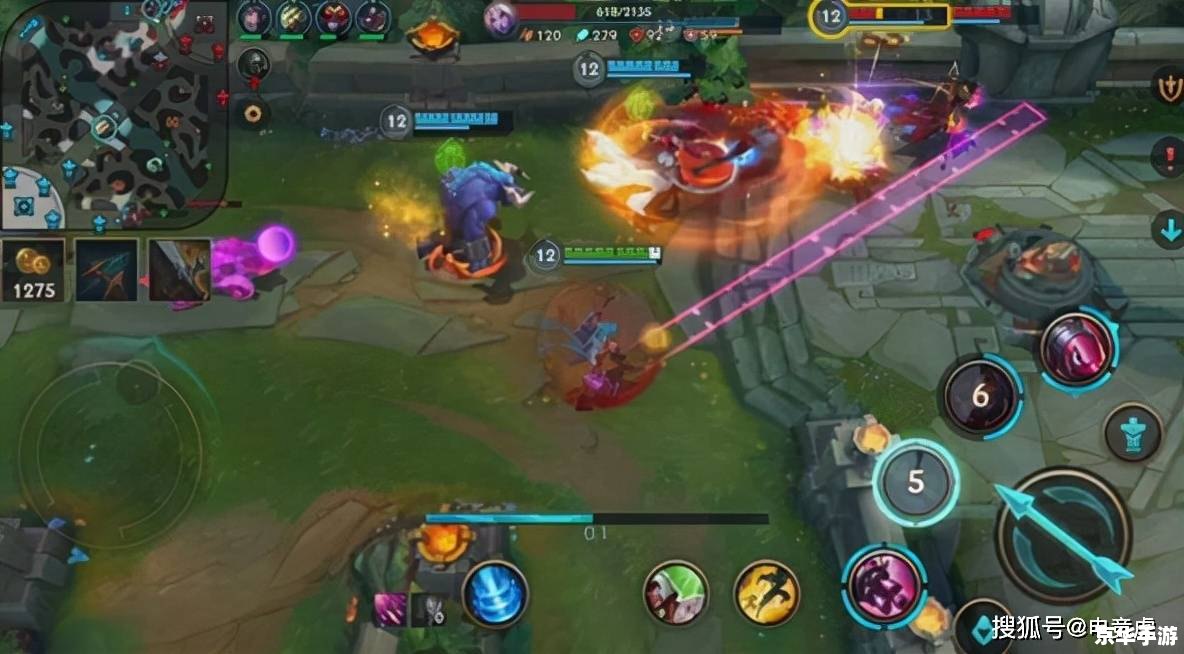Viewport: 1184px width, 654px height.
Task: Select the ability on 5-second cooldown
Action: click(915, 482)
